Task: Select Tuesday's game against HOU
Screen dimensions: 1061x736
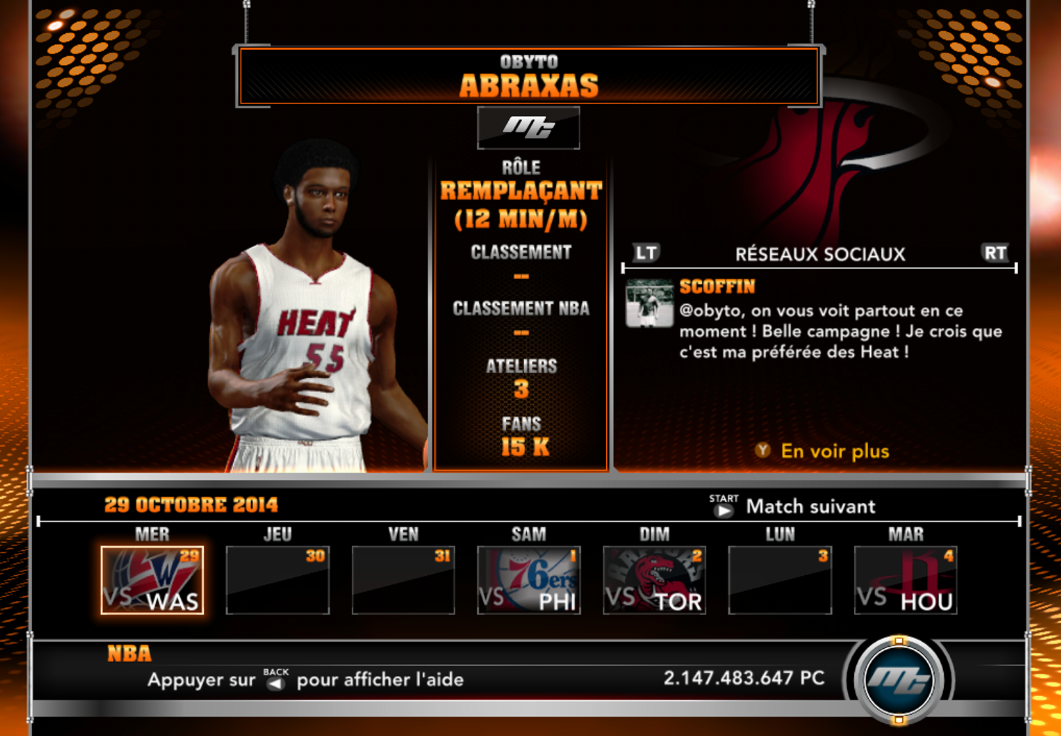Action: coord(906,580)
